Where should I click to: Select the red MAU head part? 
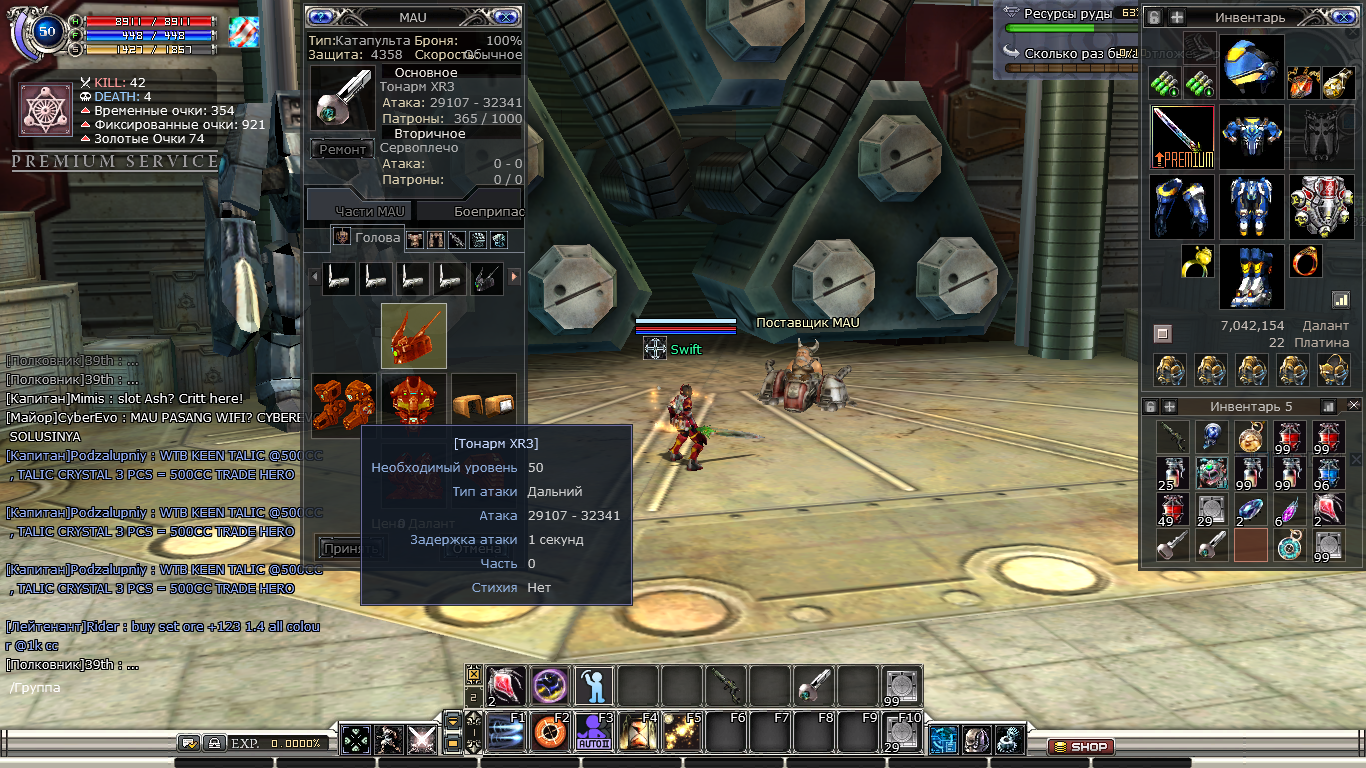click(x=414, y=336)
